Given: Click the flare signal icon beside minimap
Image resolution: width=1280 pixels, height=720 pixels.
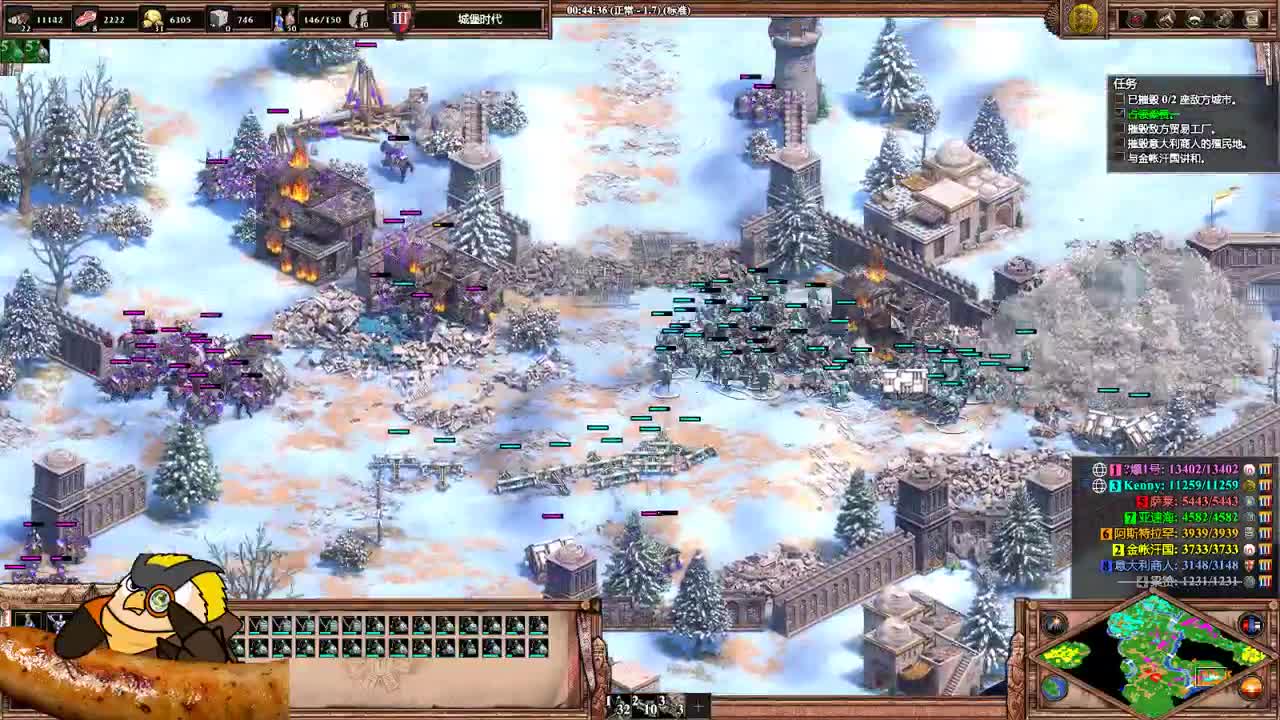Looking at the screenshot, I should 1055,622.
